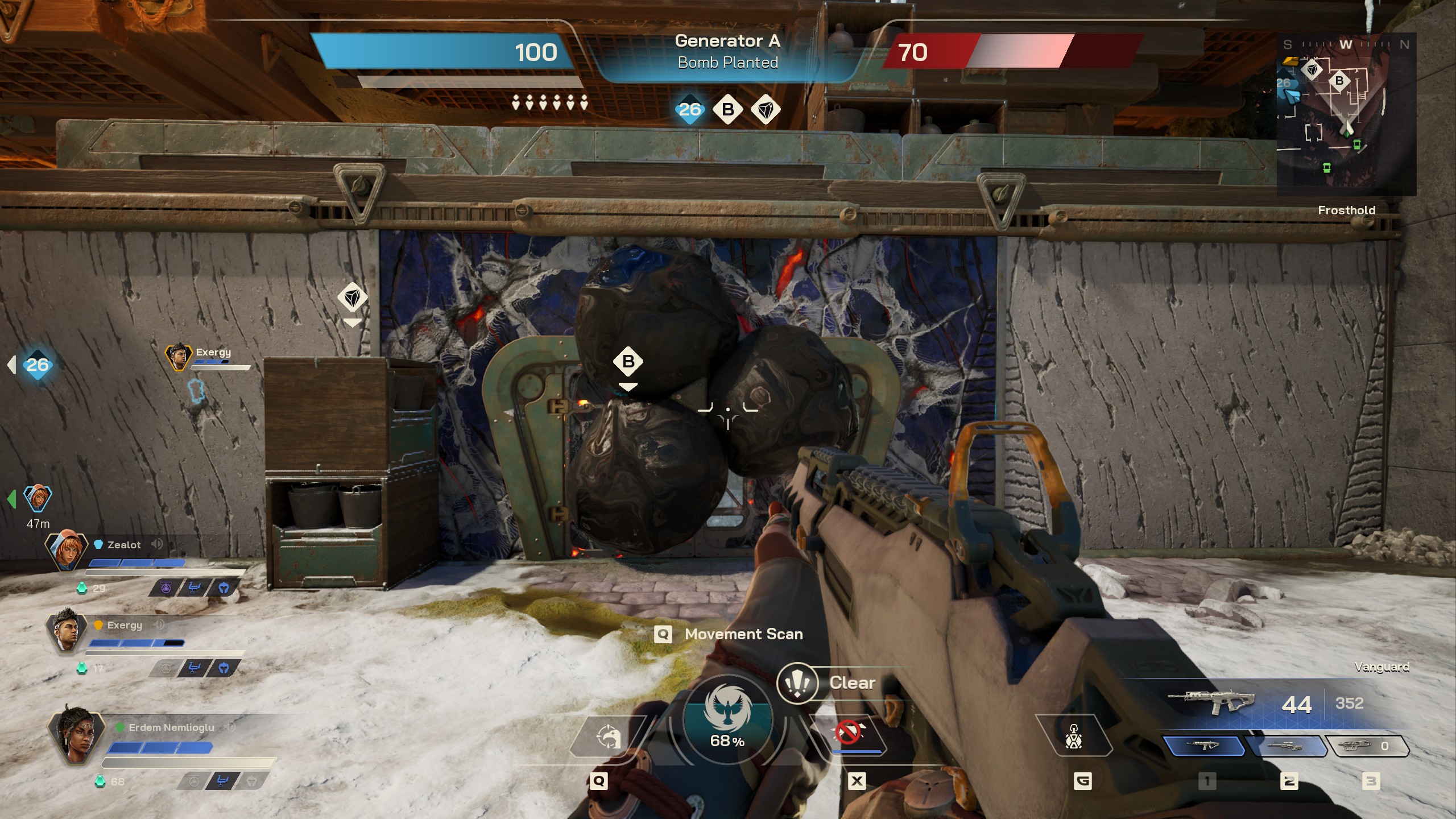
Task: Activate the Movement Scan ability icon
Action: pyautogui.click(x=607, y=738)
